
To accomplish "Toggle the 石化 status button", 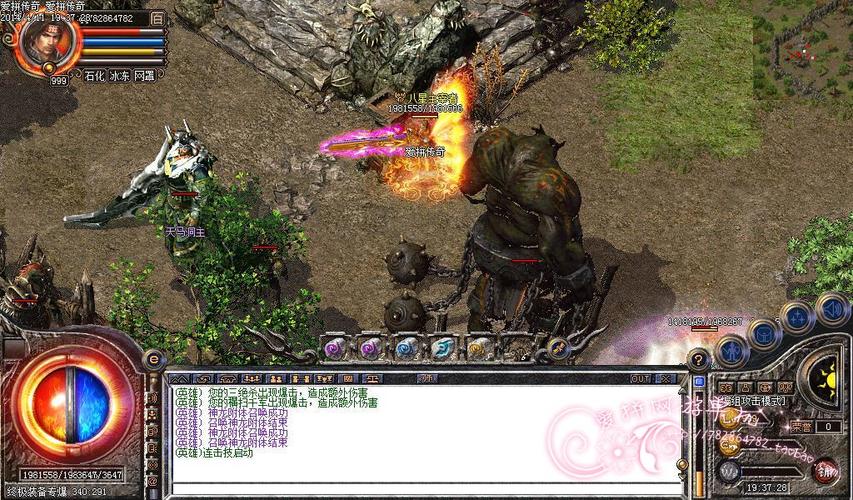I will coord(94,75).
